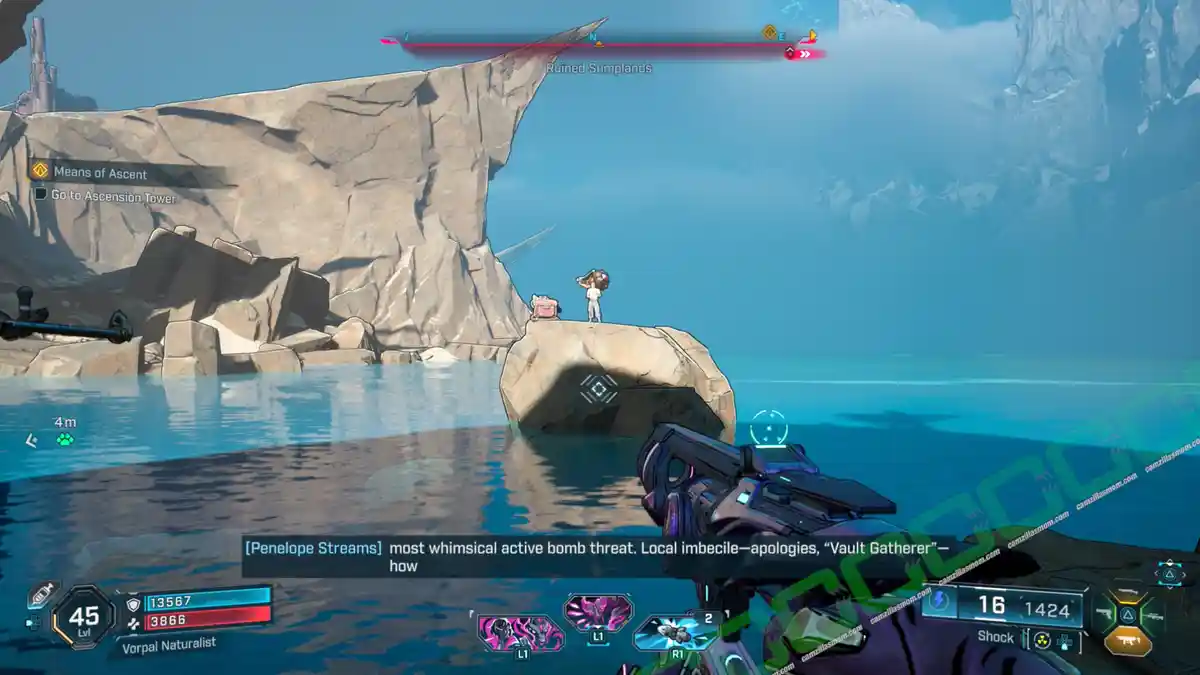Select the radiation element mode icon

click(x=1042, y=639)
